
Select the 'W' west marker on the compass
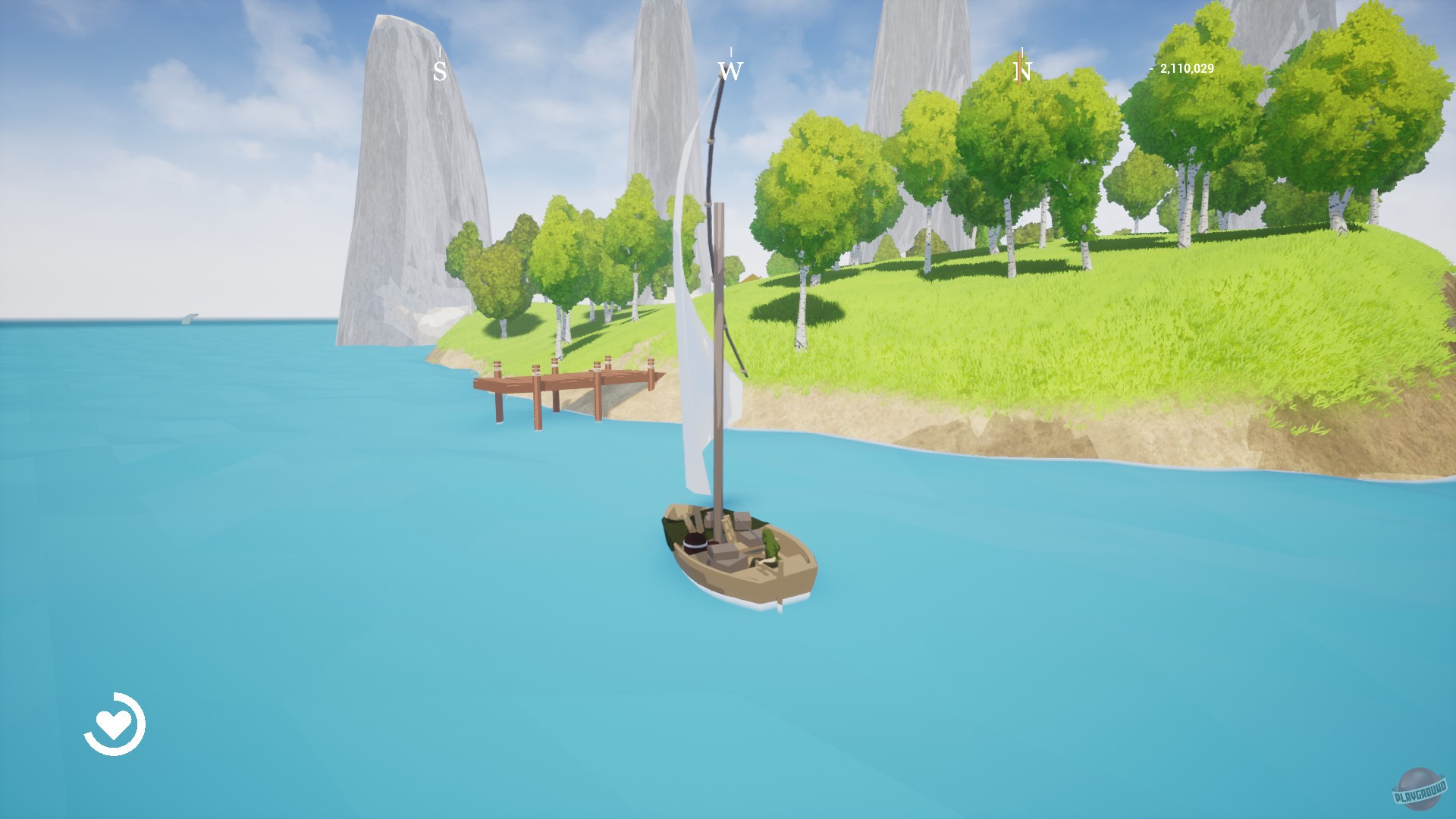pos(730,72)
